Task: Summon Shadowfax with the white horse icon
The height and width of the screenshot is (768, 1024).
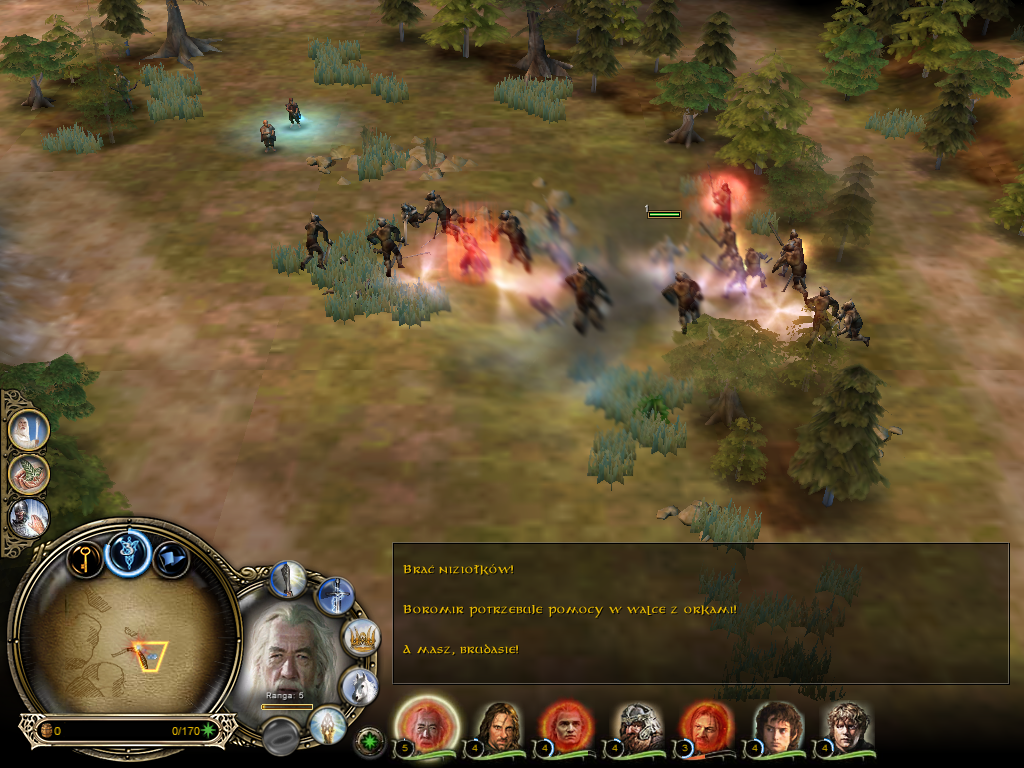Action: click(358, 686)
